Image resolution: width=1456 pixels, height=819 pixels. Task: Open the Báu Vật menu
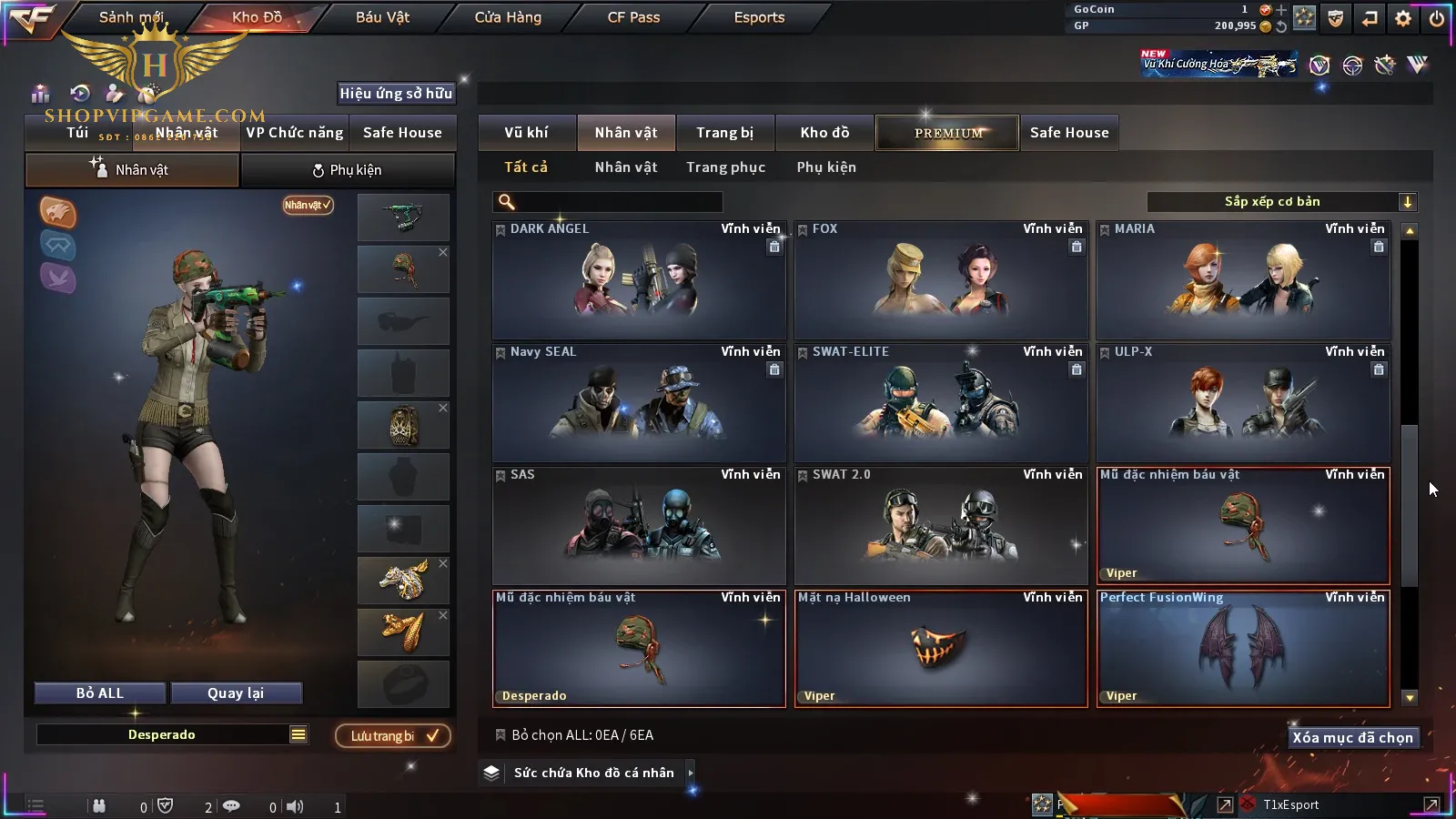[382, 17]
